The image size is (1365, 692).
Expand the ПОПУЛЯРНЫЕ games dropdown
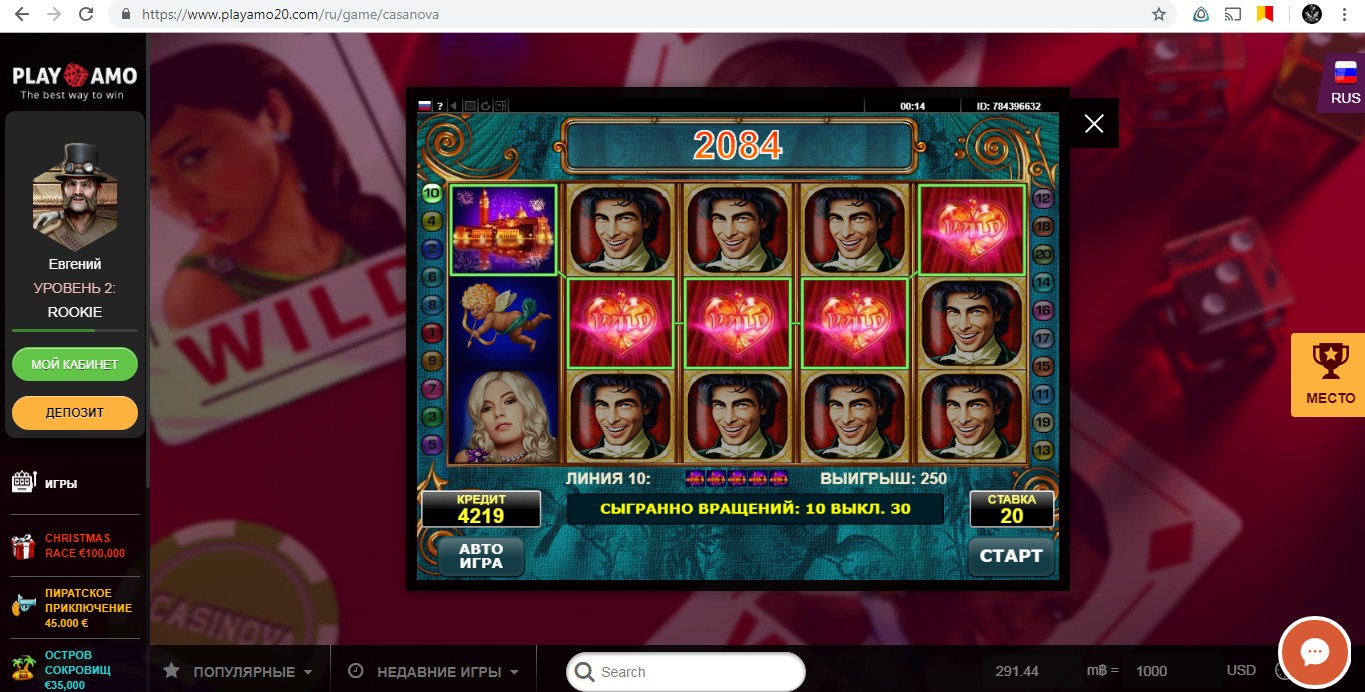click(239, 672)
